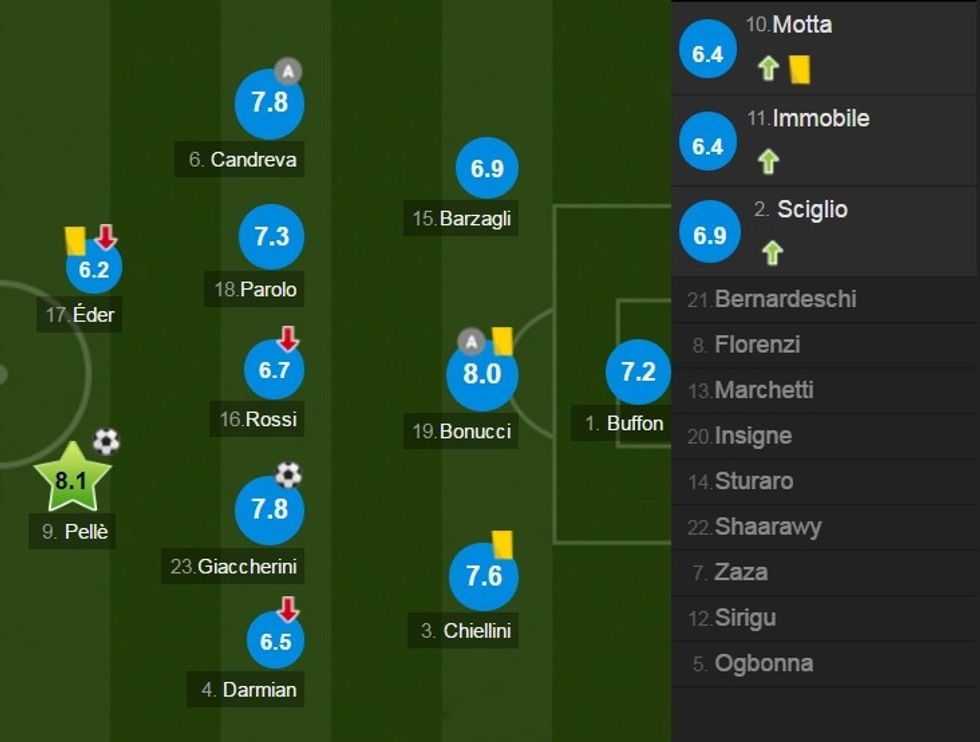Open substitute Motta's row
Screen dimensions: 980x742
825,47
